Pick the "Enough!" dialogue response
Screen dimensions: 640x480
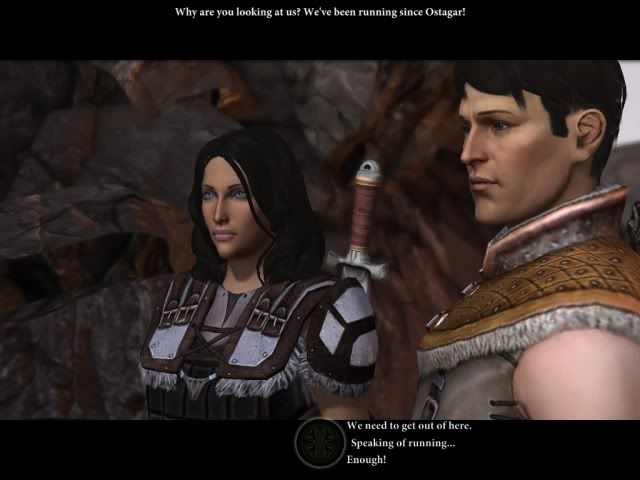pos(366,460)
